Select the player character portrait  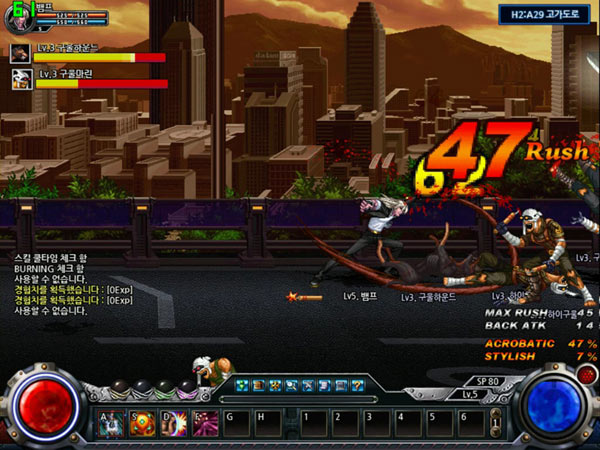point(22,13)
